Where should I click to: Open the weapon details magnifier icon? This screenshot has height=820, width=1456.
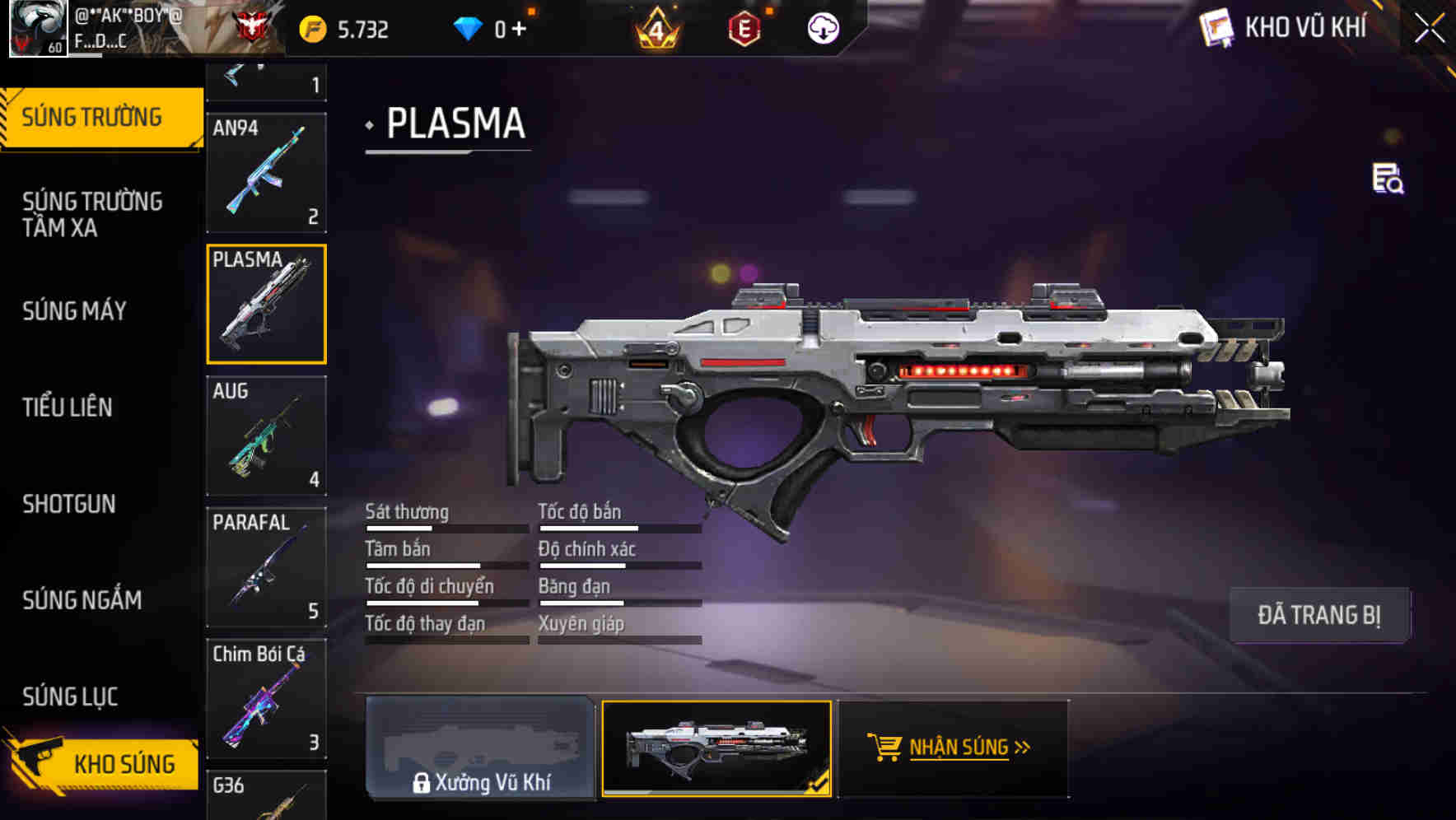click(x=1388, y=179)
